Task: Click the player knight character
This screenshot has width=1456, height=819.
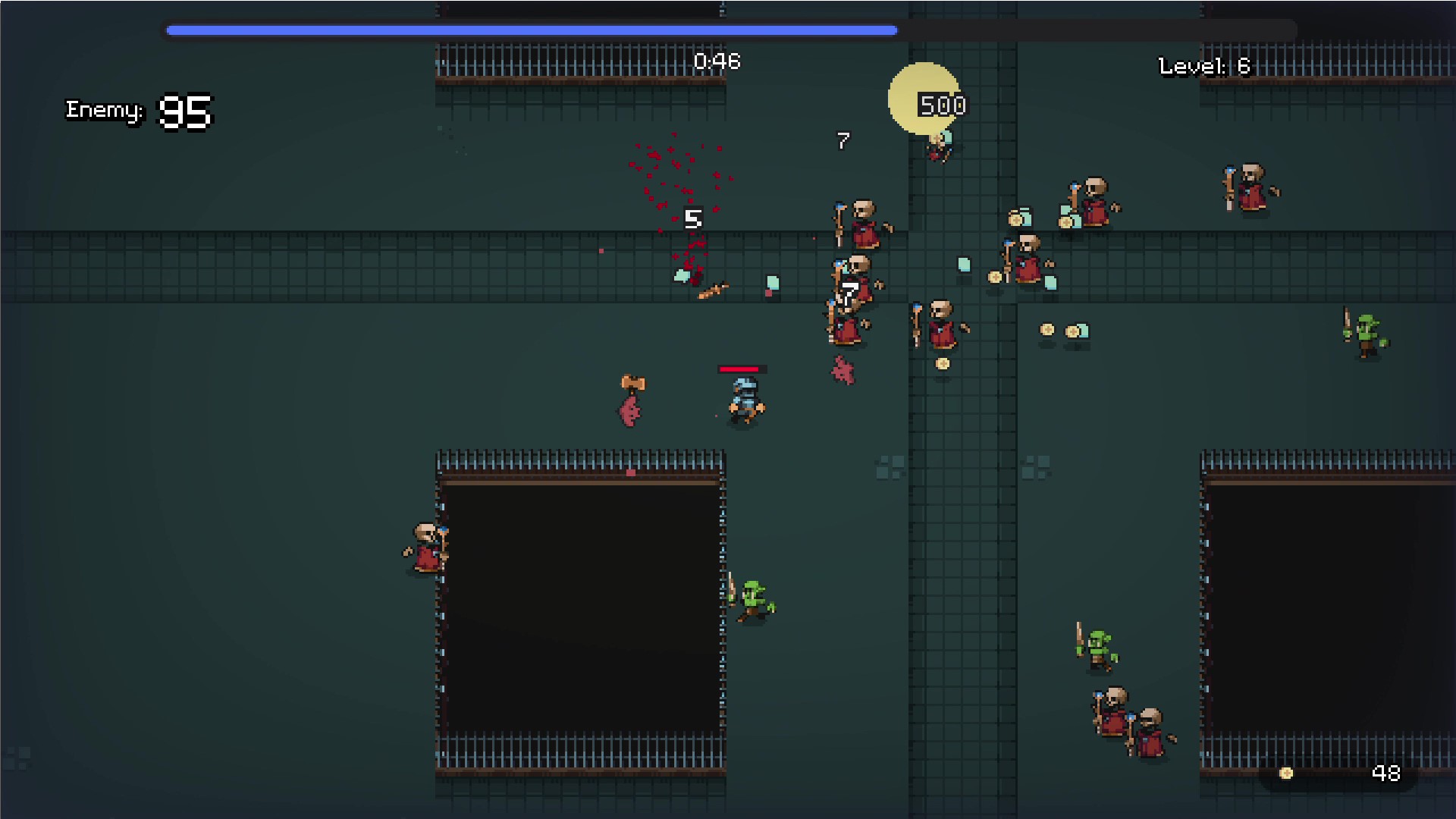Action: [743, 400]
